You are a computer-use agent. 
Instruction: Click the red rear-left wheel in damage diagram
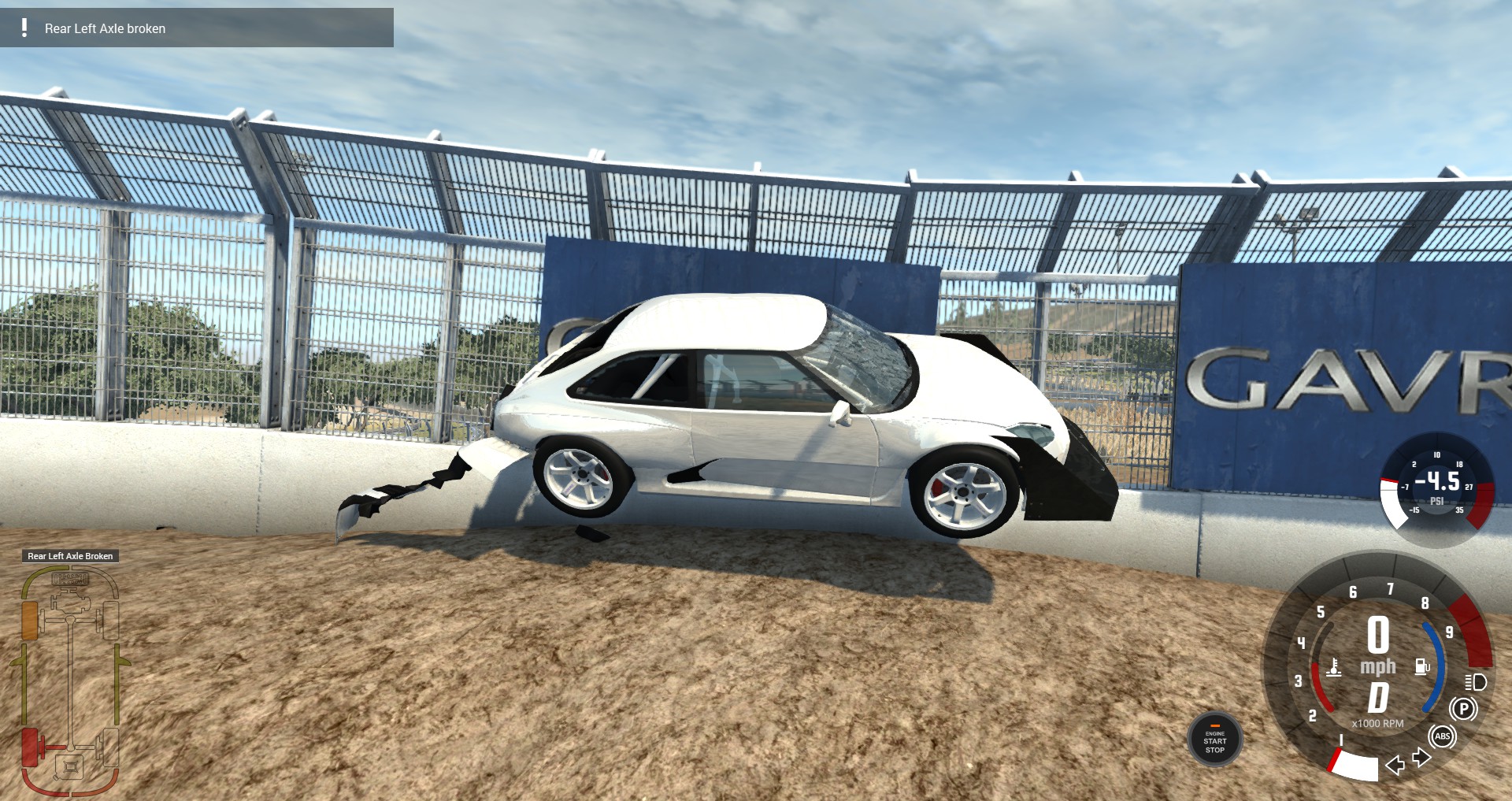click(x=31, y=747)
